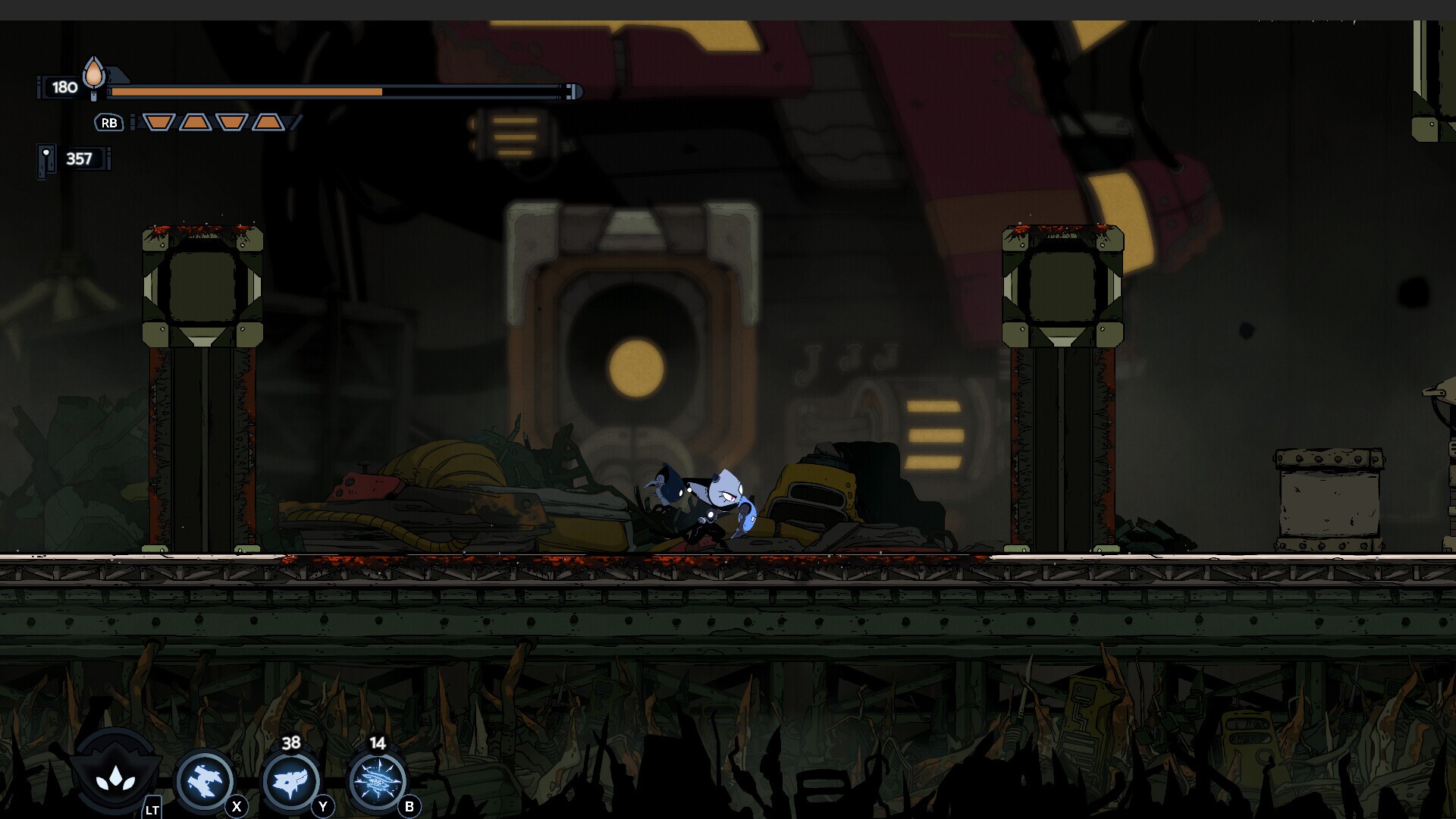Click the empty fifth stamina slash slot
The image size is (1456, 819).
[x=294, y=121]
